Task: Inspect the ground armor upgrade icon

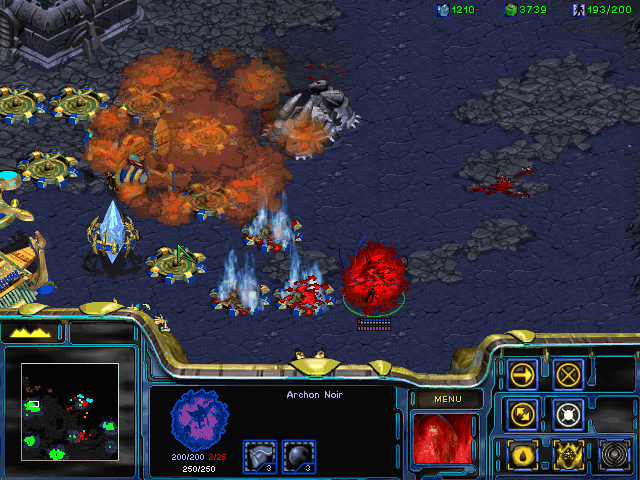Action: coord(260,455)
